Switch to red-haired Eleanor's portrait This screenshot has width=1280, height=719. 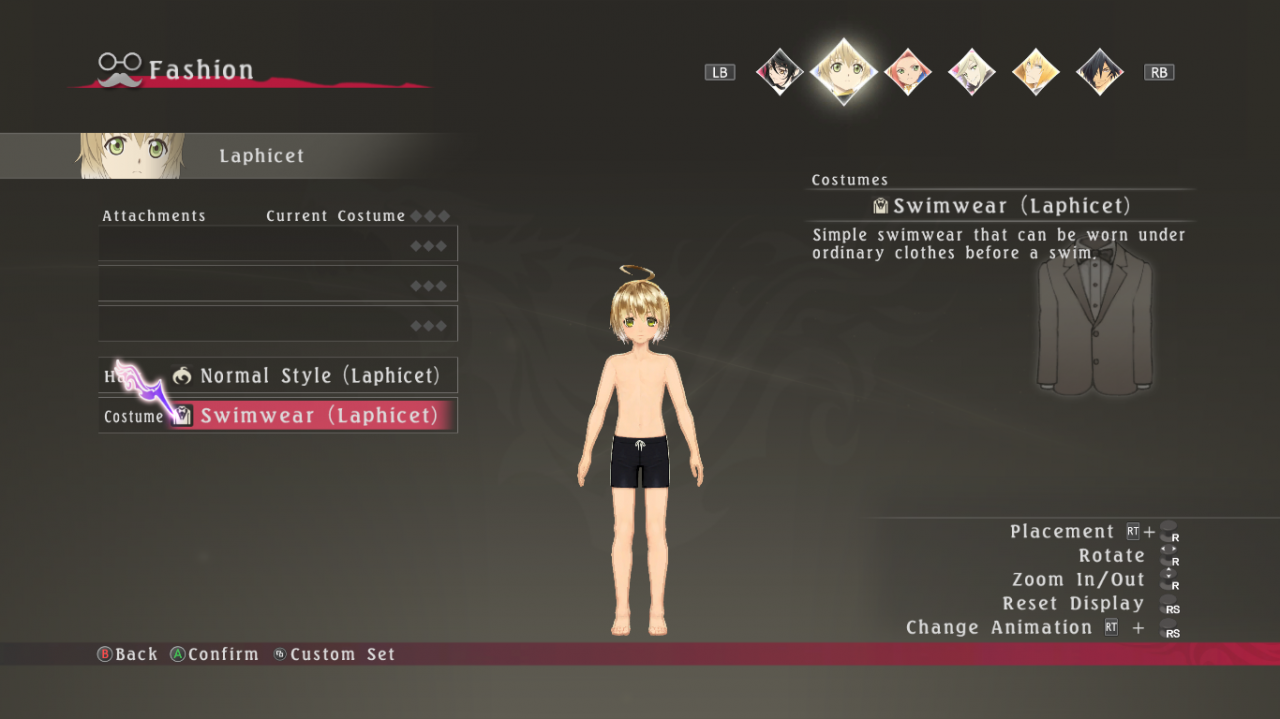tap(908, 72)
